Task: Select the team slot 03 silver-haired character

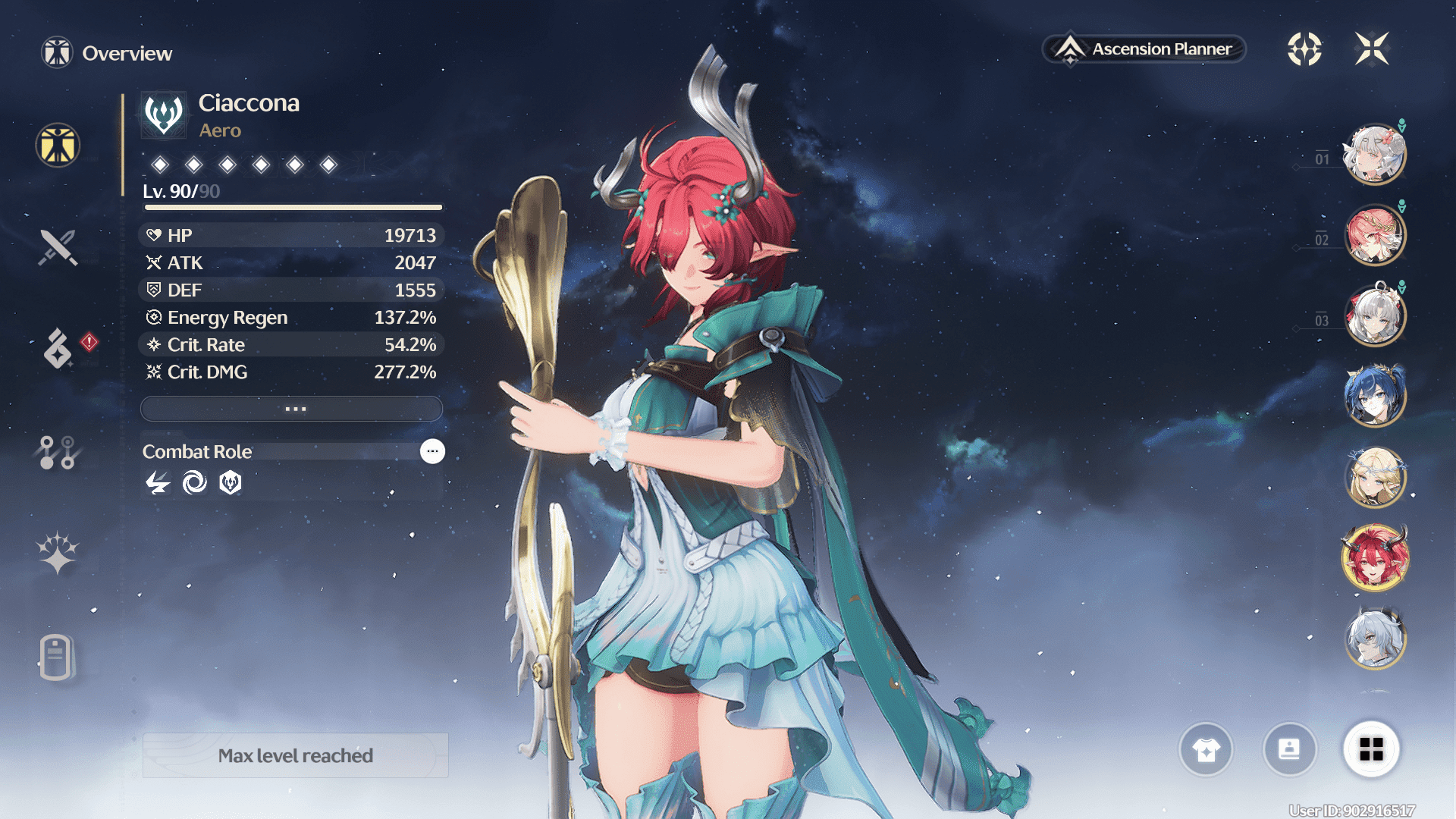Action: pos(1375,315)
